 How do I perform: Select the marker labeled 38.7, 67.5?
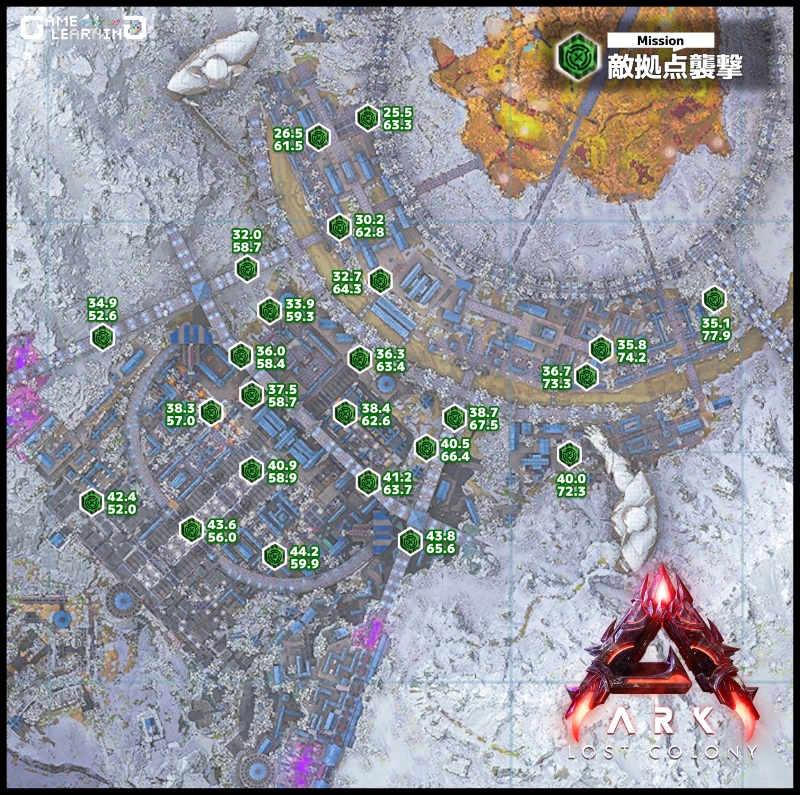point(455,417)
